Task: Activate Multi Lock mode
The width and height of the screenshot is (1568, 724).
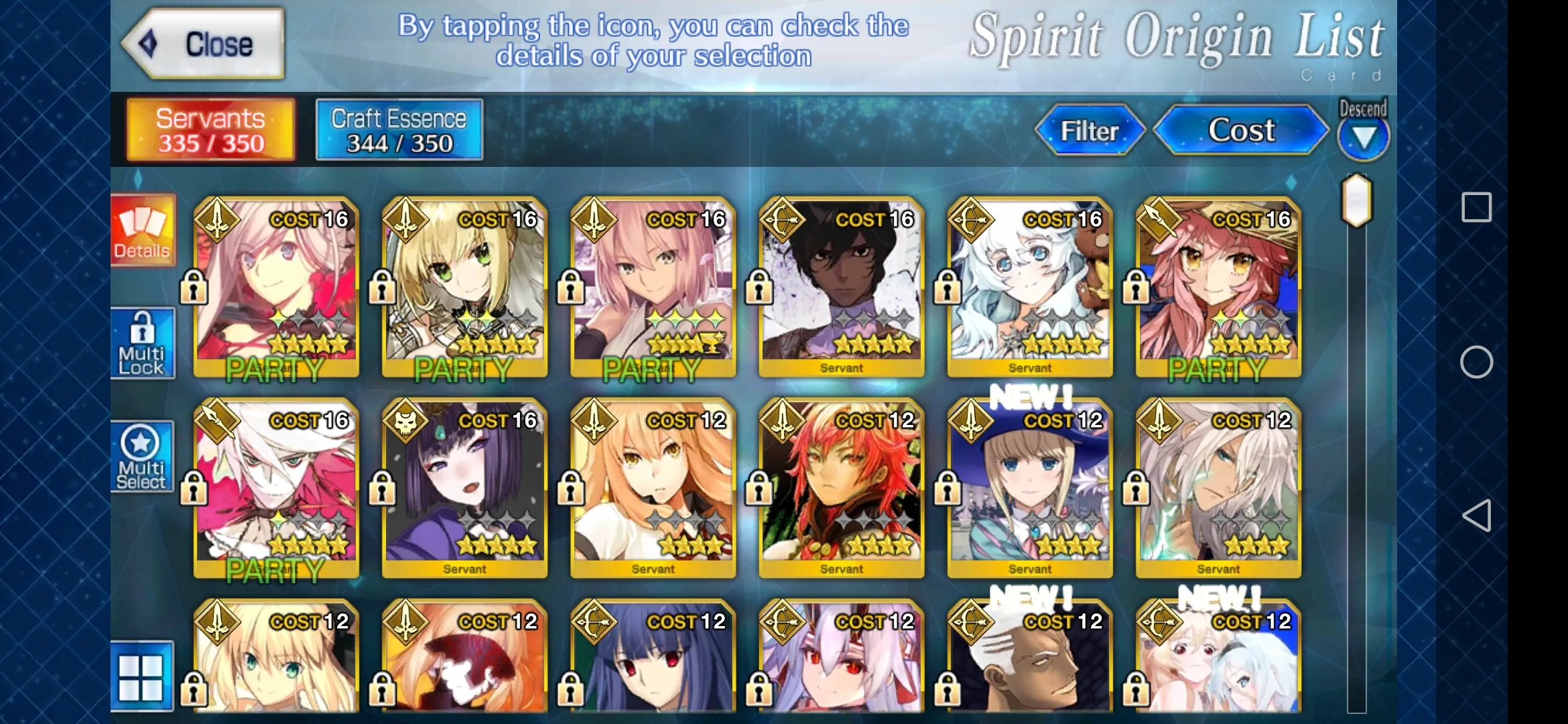Action: point(142,343)
